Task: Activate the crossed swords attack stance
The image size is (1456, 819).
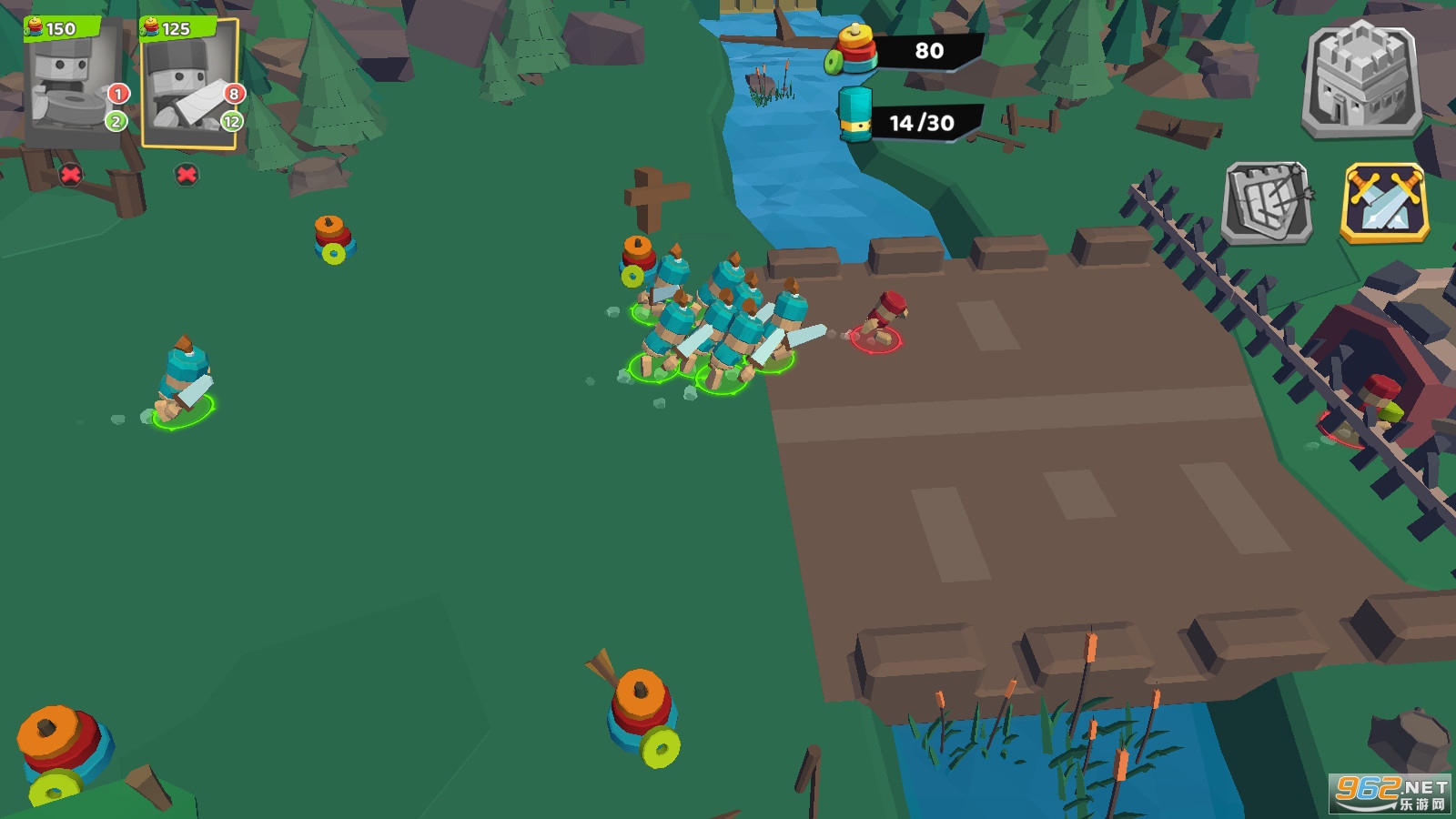Action: pyautogui.click(x=1384, y=203)
